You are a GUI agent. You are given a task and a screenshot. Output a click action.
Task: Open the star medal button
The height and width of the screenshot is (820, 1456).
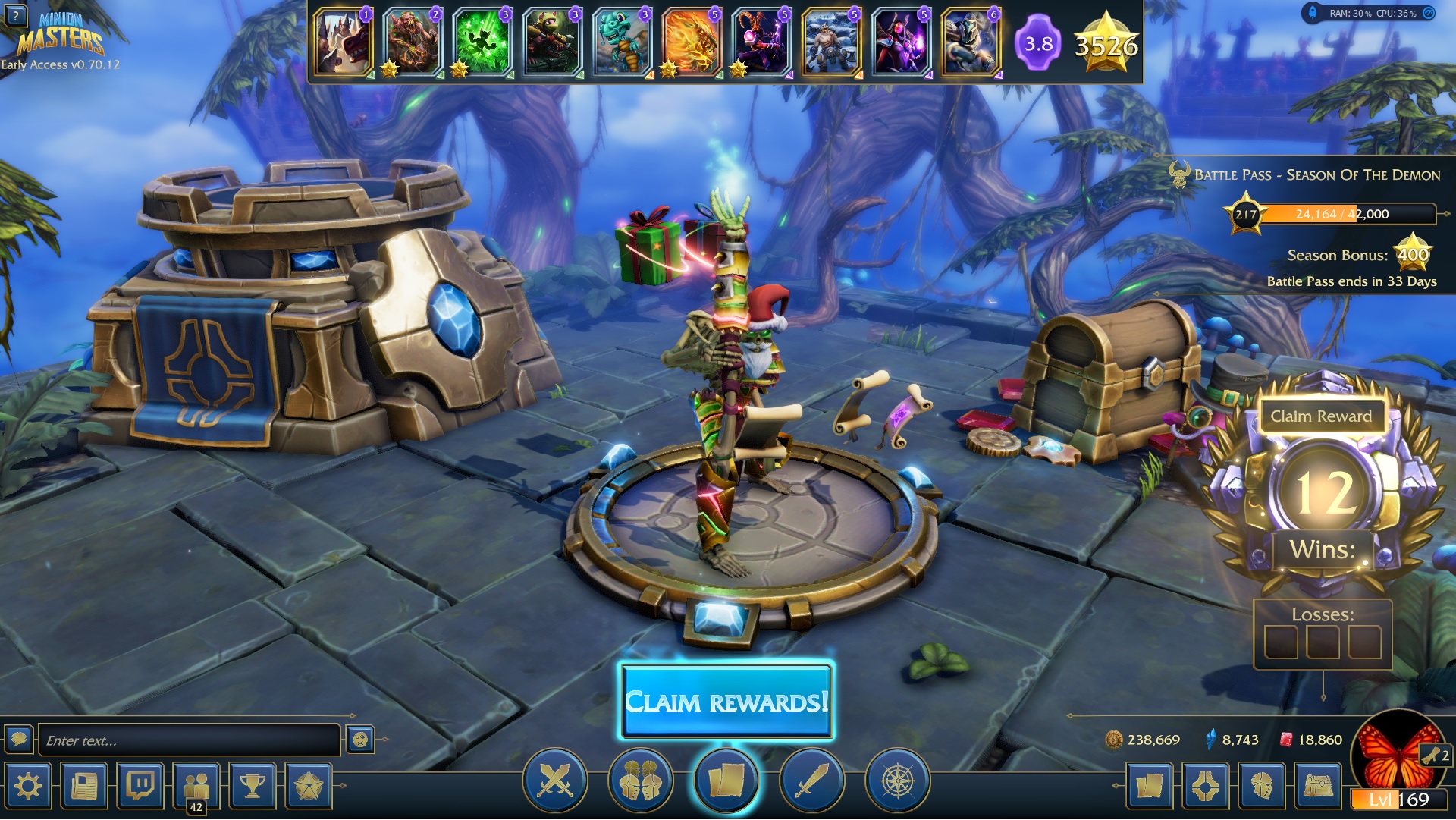309,786
